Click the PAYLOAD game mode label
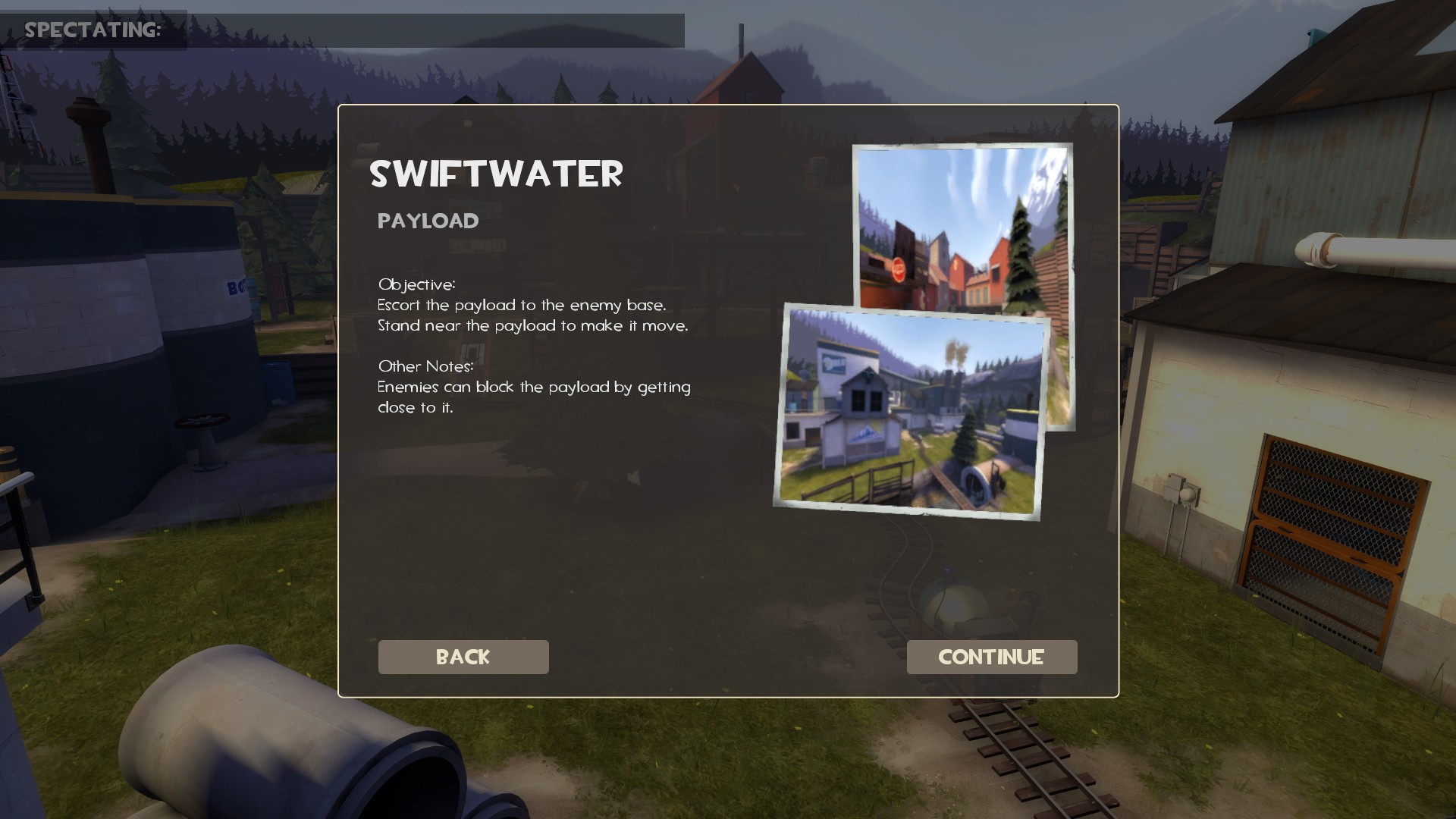The image size is (1456, 819). (428, 221)
